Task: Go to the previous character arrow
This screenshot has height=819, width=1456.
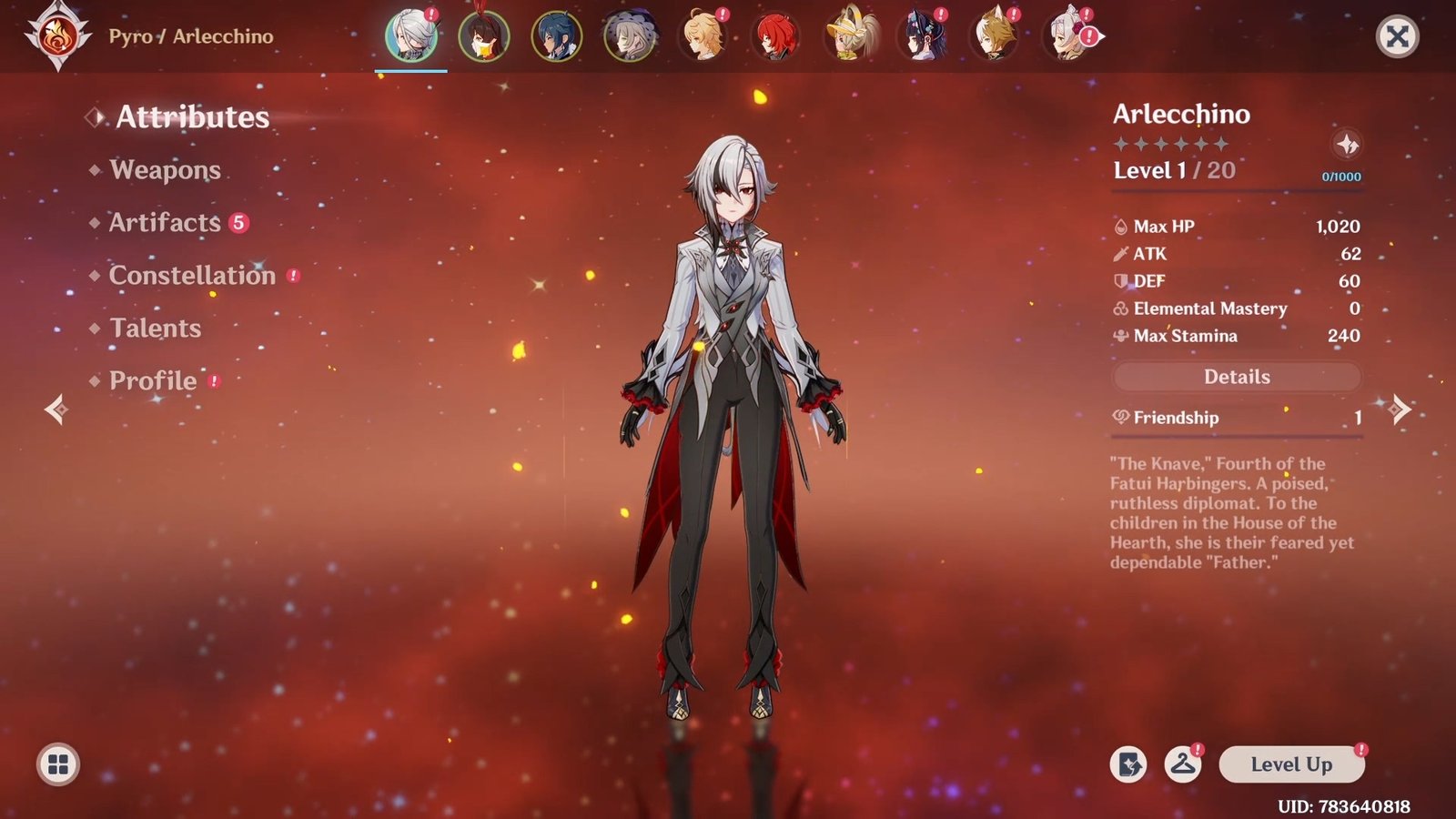Action: click(x=56, y=409)
